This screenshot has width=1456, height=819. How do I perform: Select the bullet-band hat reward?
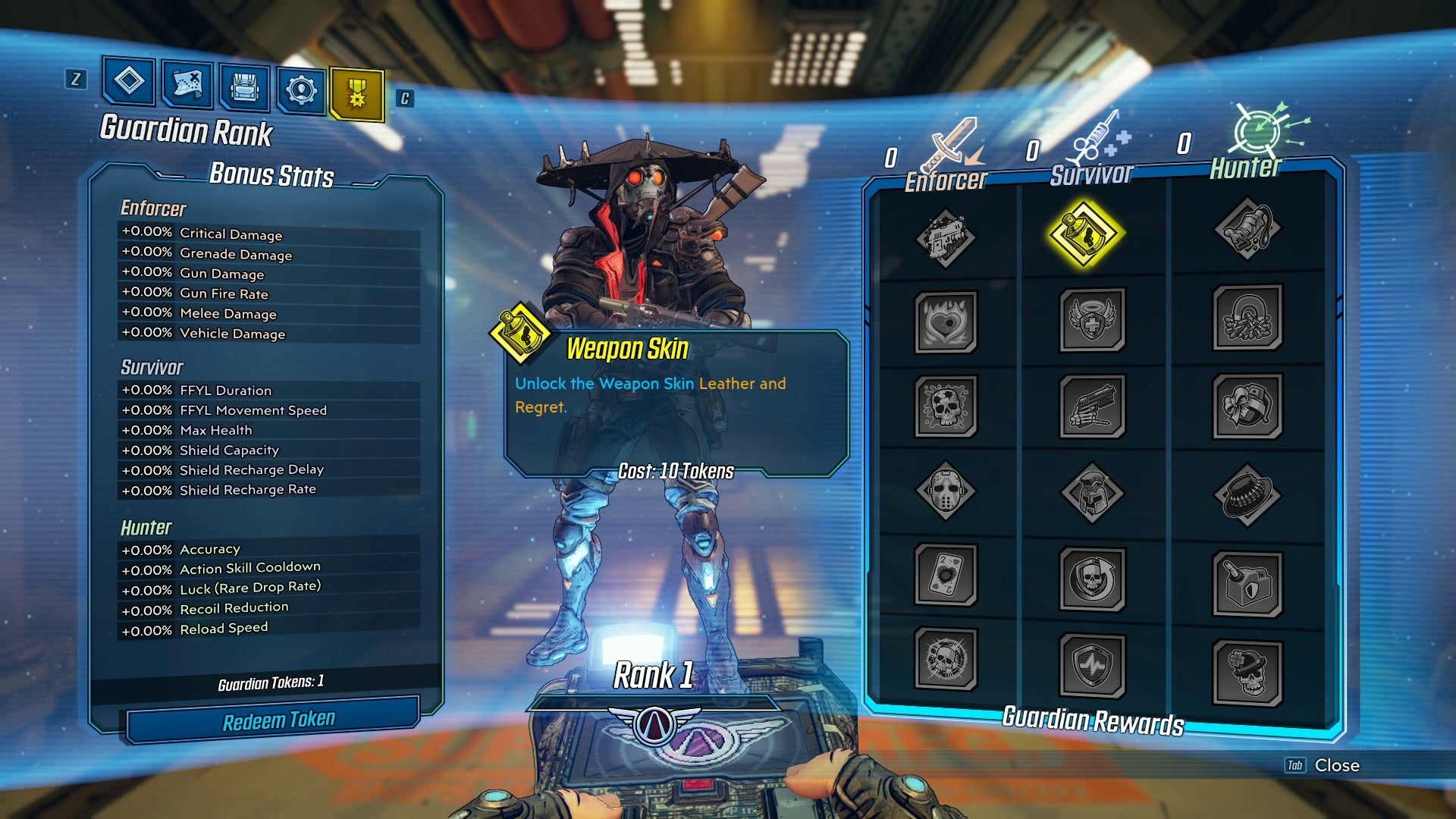pyautogui.click(x=1247, y=496)
